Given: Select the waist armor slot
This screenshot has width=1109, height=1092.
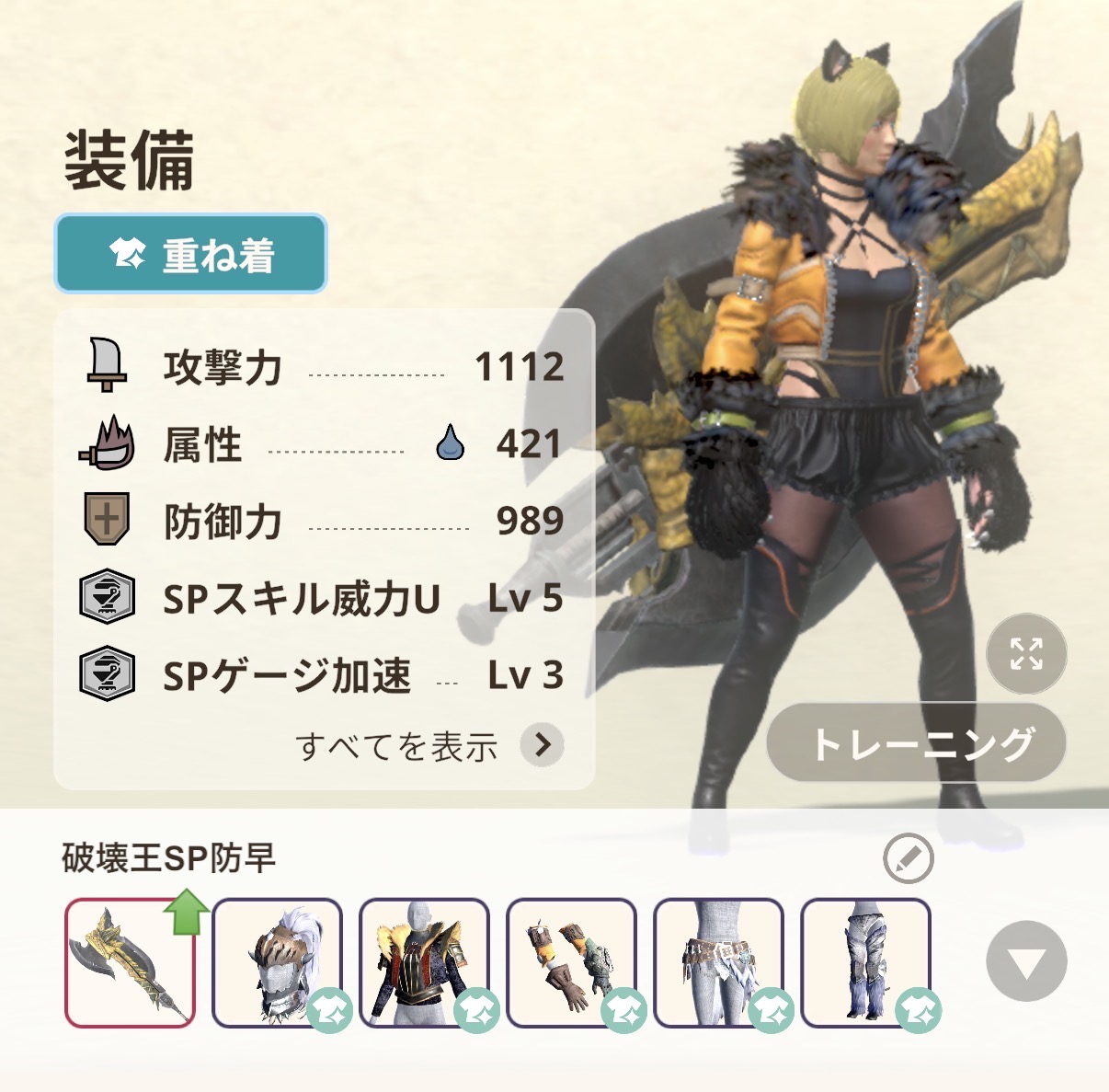Looking at the screenshot, I should 718,962.
